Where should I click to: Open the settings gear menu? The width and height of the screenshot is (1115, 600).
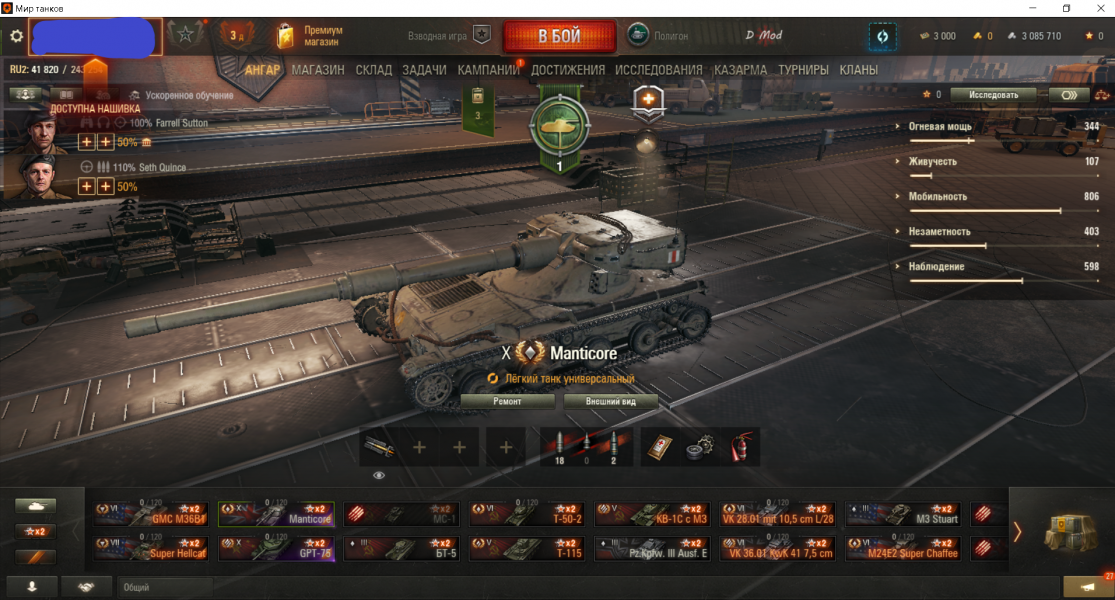click(x=16, y=36)
